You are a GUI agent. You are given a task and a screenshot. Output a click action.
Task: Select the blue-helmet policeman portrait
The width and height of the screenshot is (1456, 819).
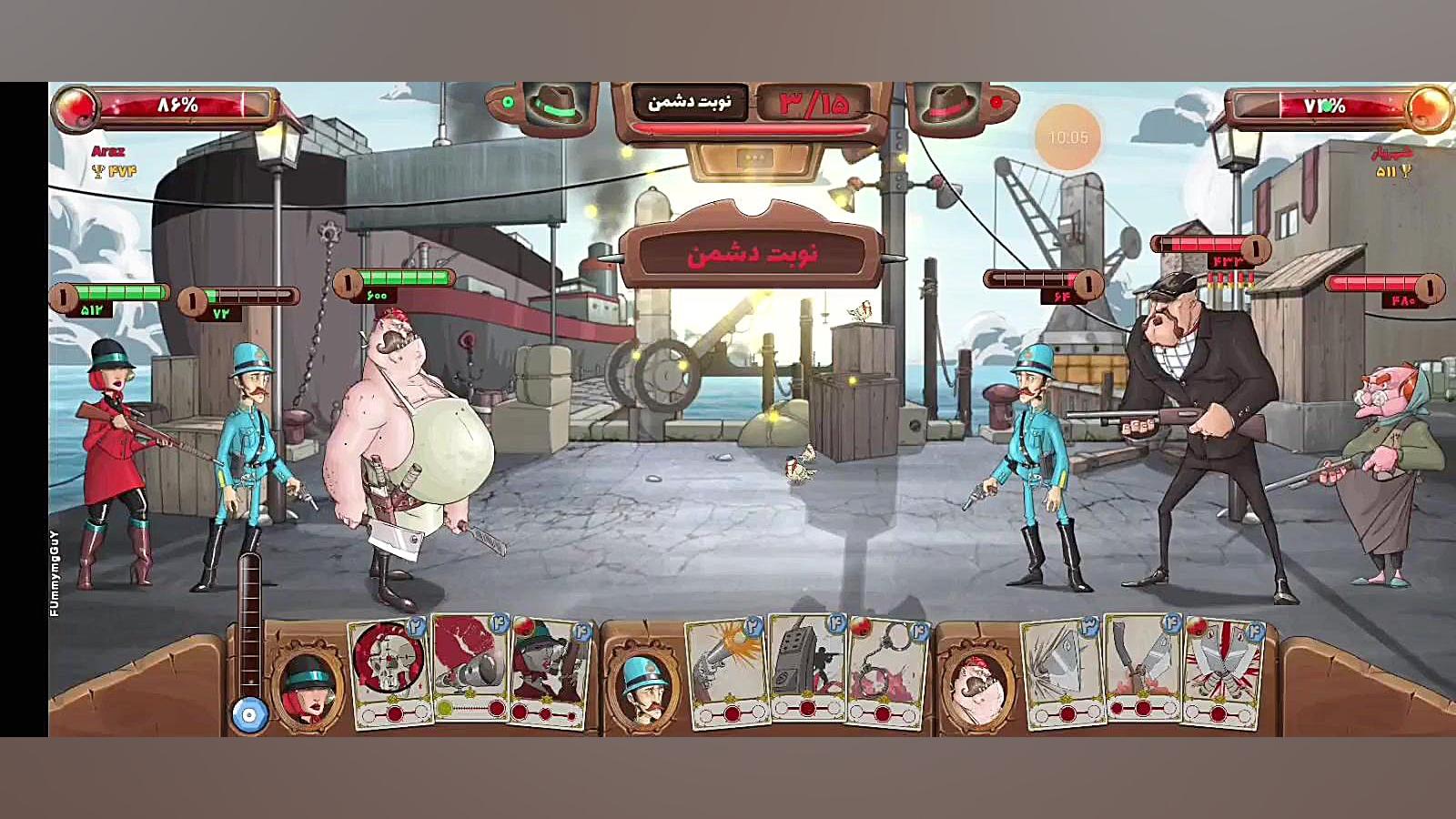(x=644, y=686)
